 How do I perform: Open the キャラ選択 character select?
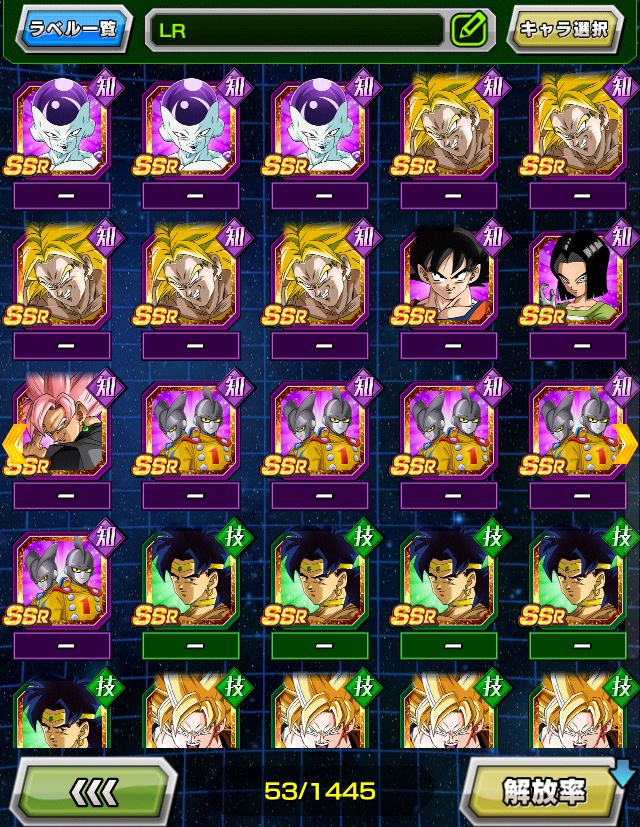(x=564, y=30)
